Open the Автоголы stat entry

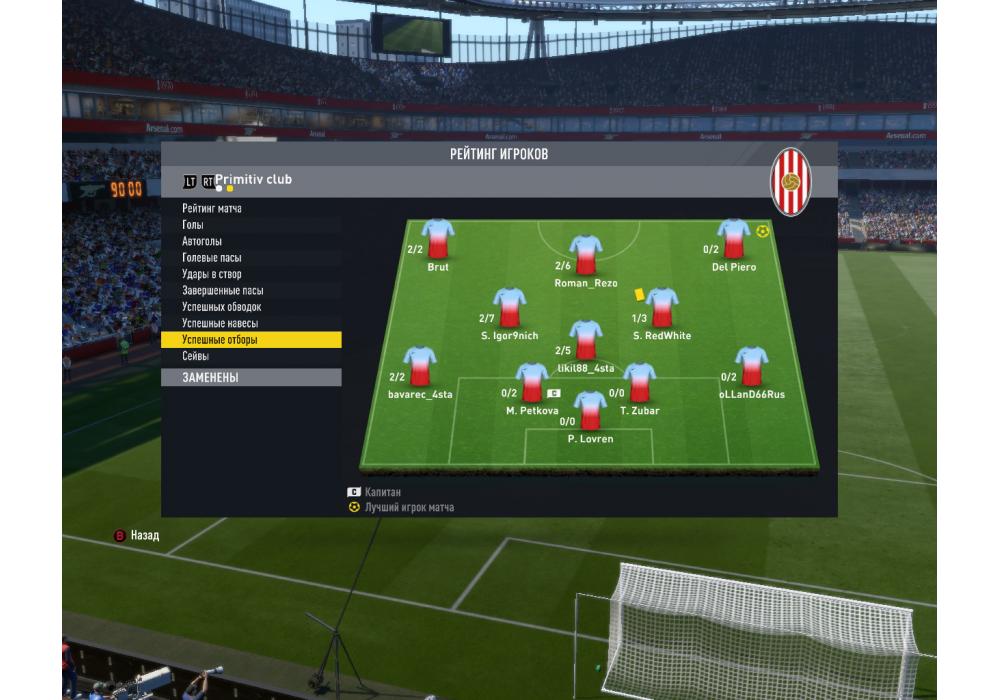(202, 242)
